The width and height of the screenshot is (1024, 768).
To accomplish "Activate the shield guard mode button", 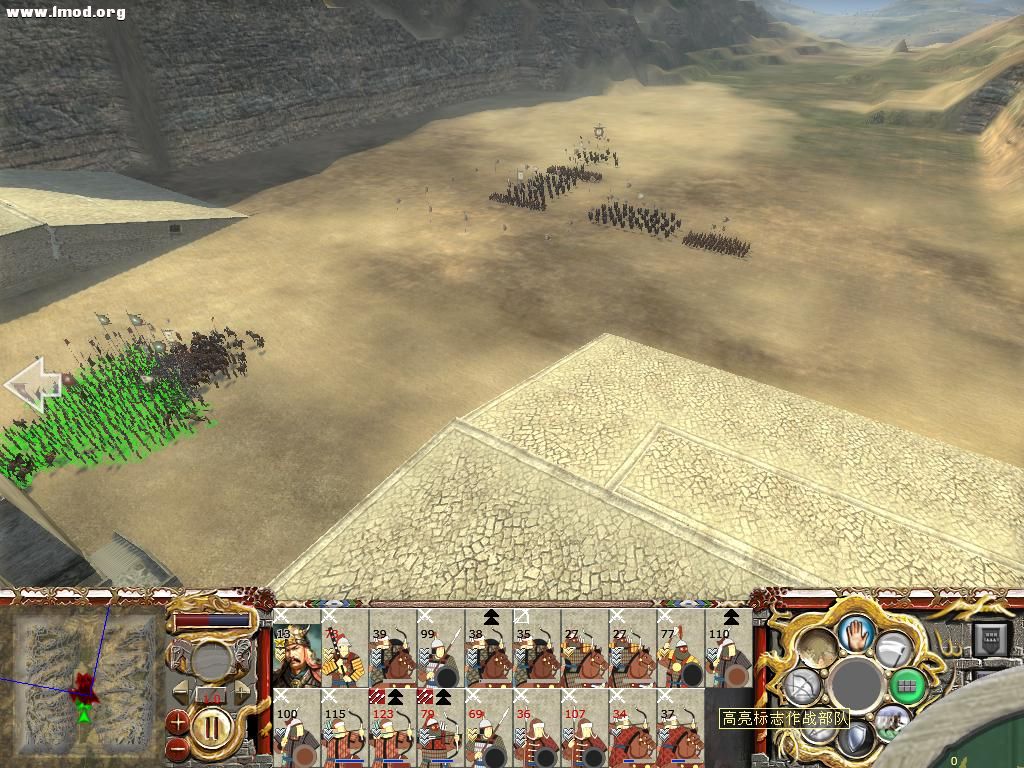I will click(856, 740).
